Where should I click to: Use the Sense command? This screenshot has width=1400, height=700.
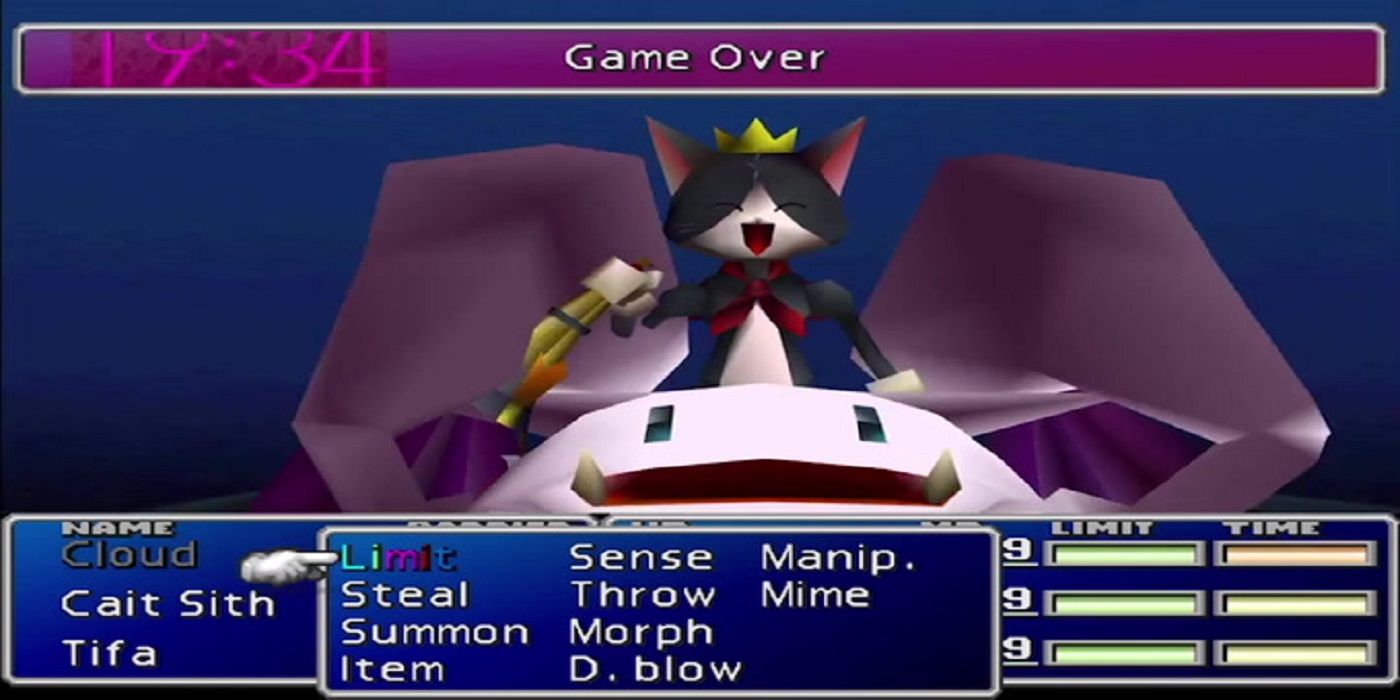click(641, 557)
